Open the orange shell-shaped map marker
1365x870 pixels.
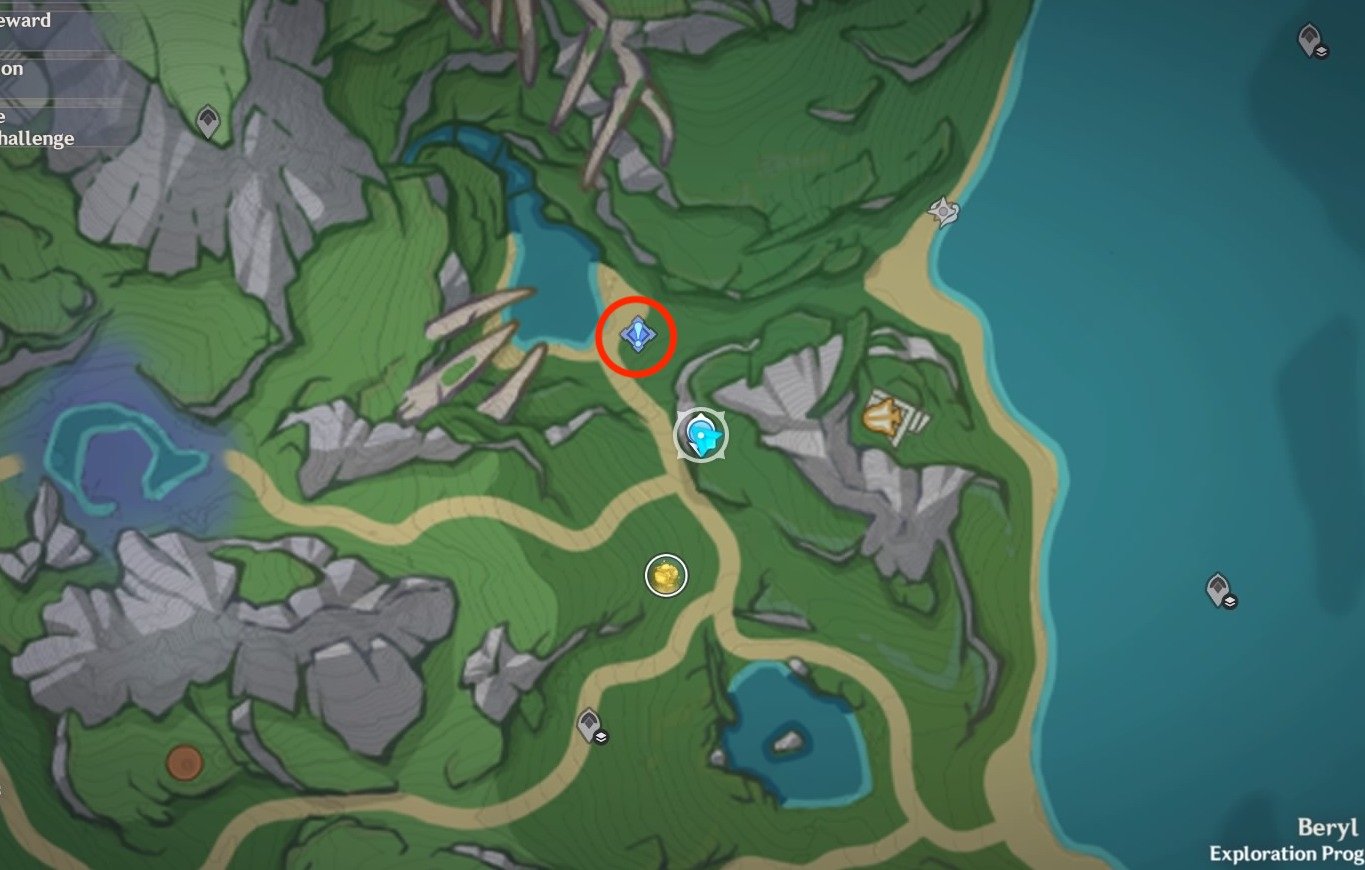[882, 416]
